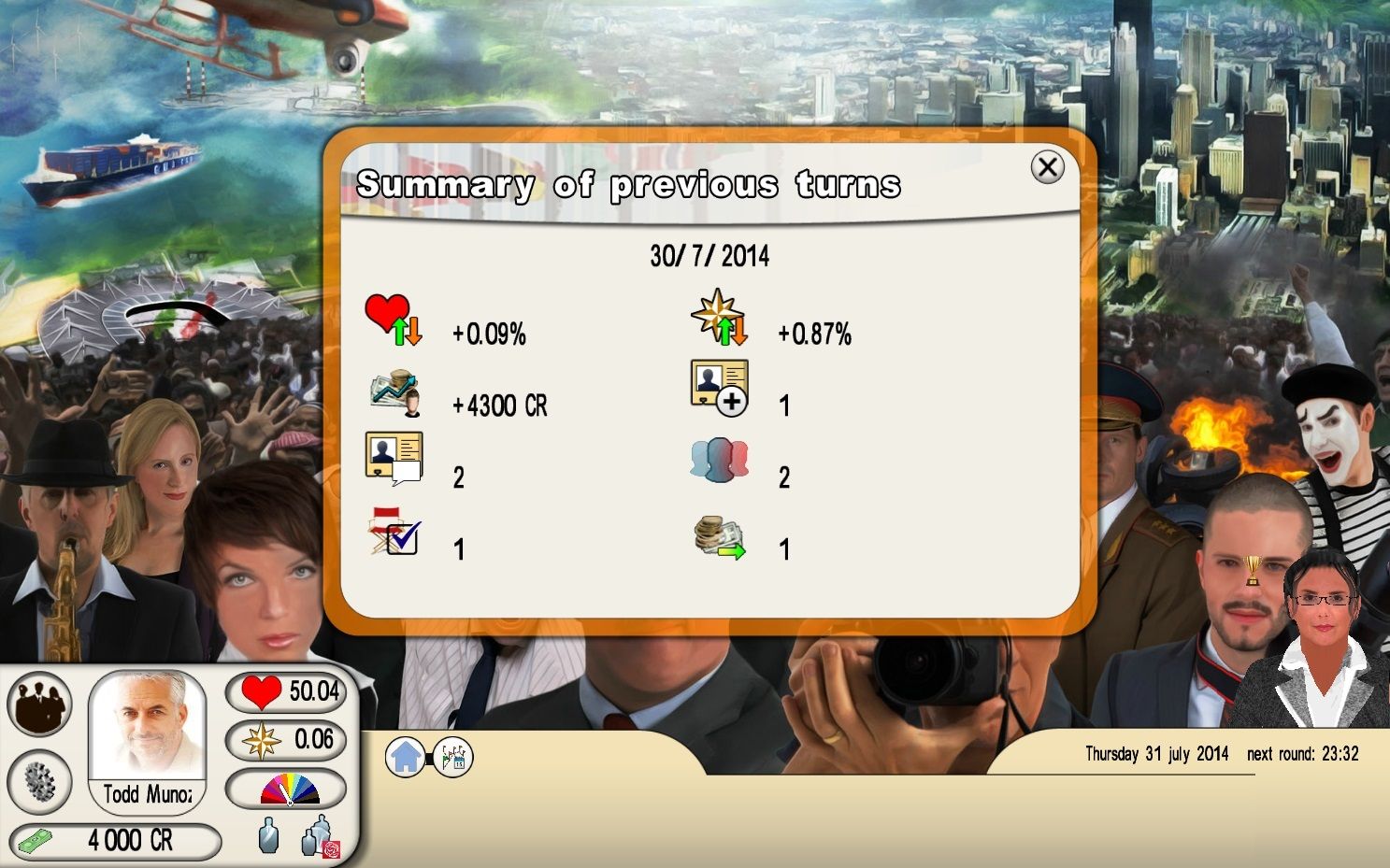Close the Summary of previous turns window

(x=1048, y=167)
